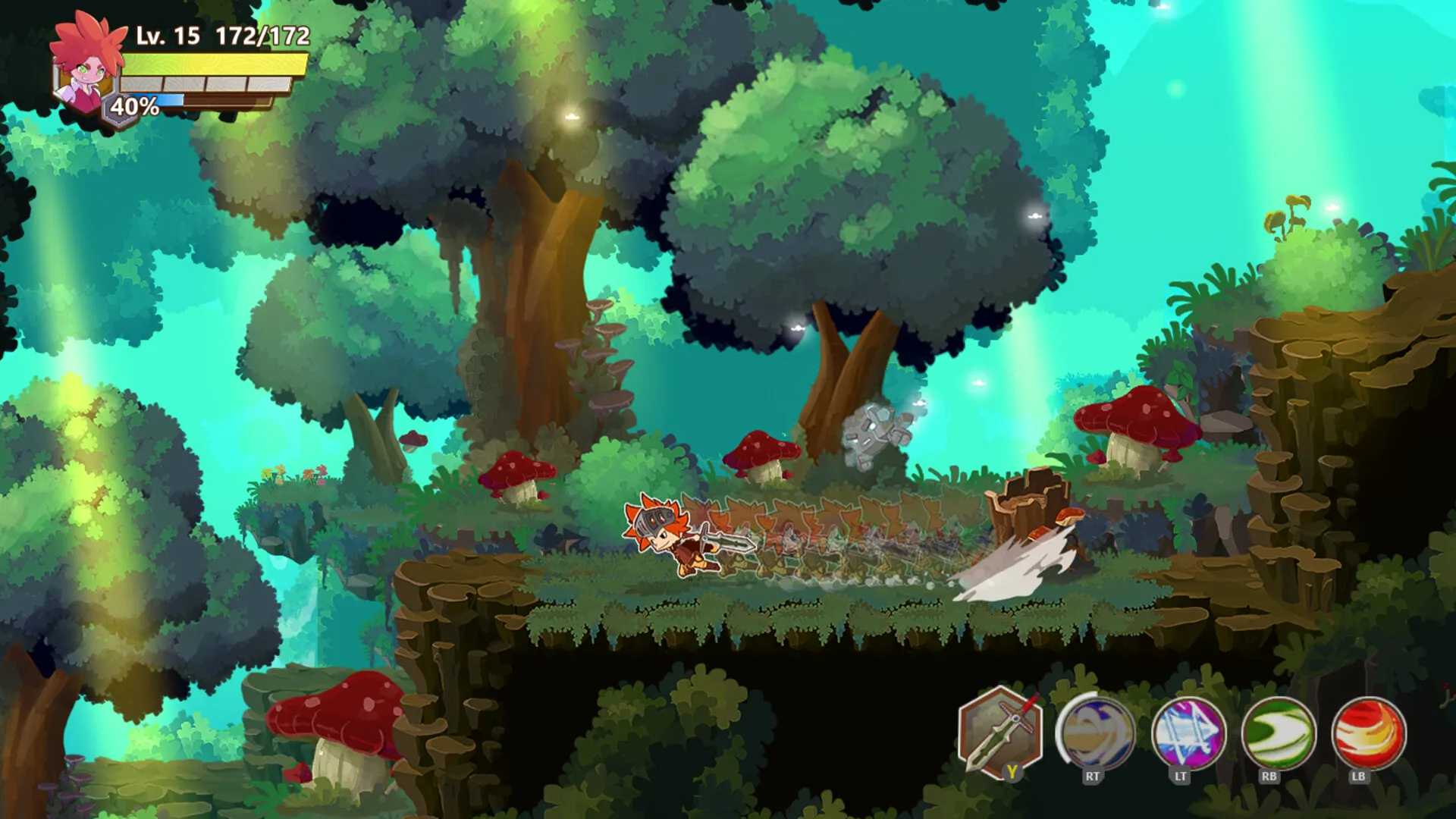Screen dimensions: 1456x819
Task: Use the blue star on magenta skill
Action: click(1188, 733)
